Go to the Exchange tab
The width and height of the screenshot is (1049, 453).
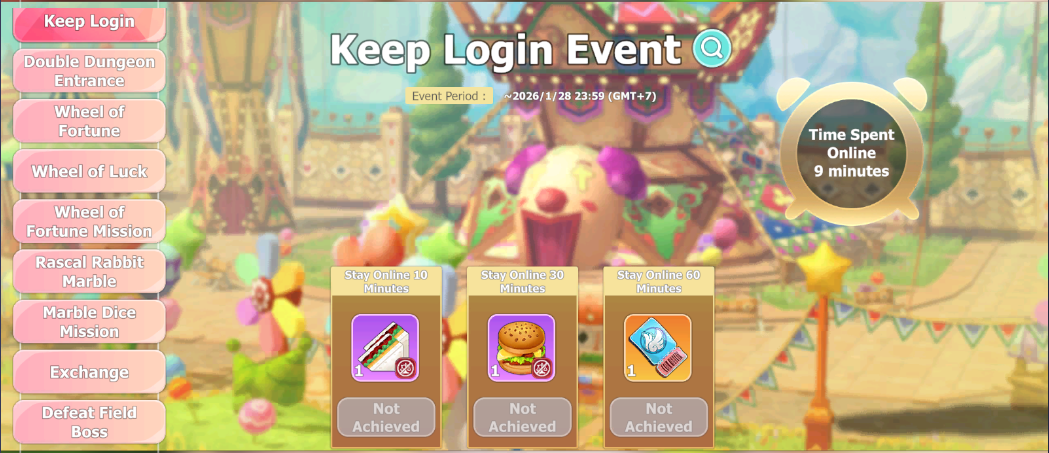pos(89,372)
